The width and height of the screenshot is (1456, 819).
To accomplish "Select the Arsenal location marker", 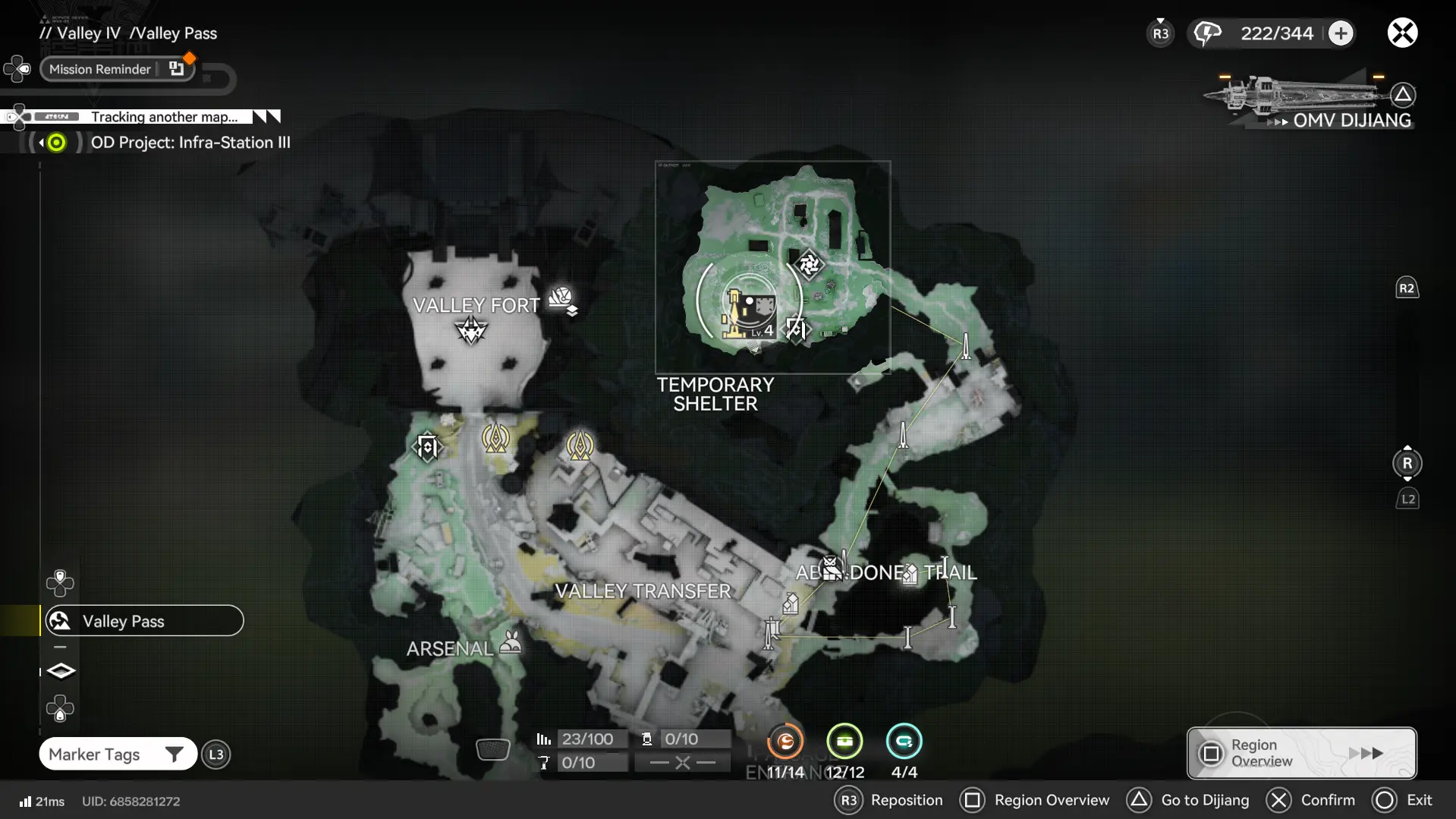I will (x=511, y=643).
